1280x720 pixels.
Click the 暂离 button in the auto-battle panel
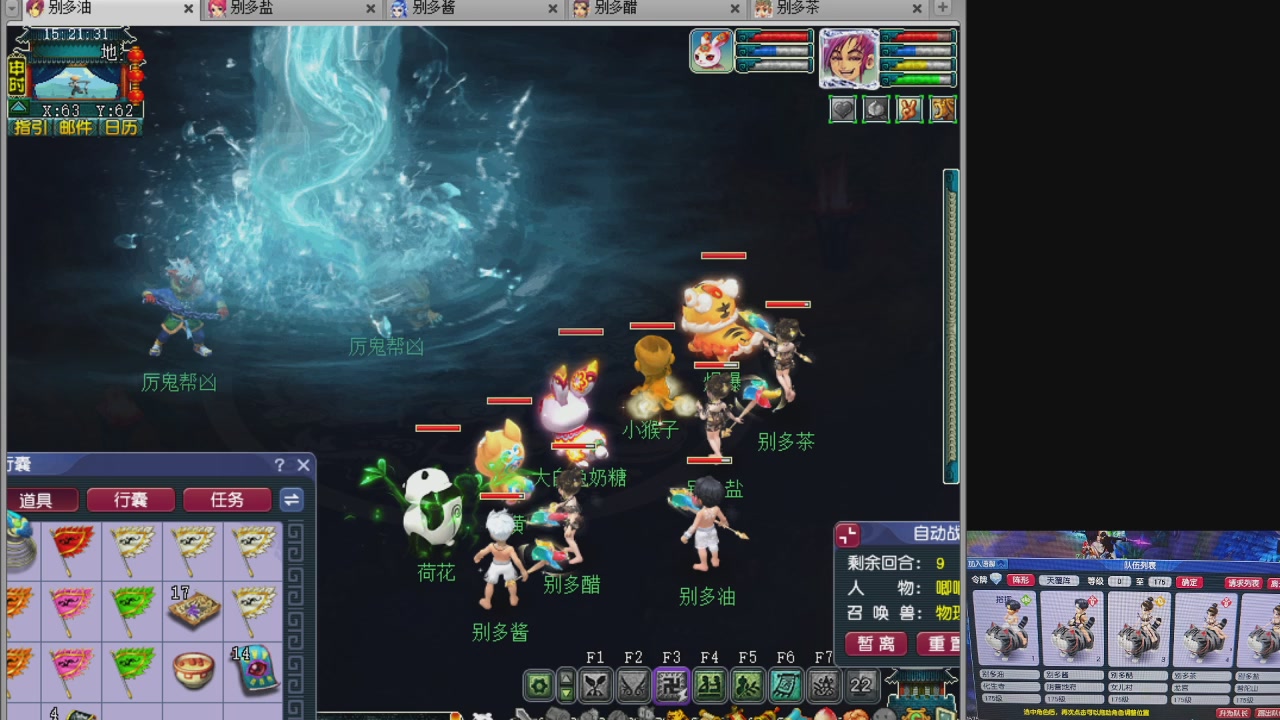[875, 644]
